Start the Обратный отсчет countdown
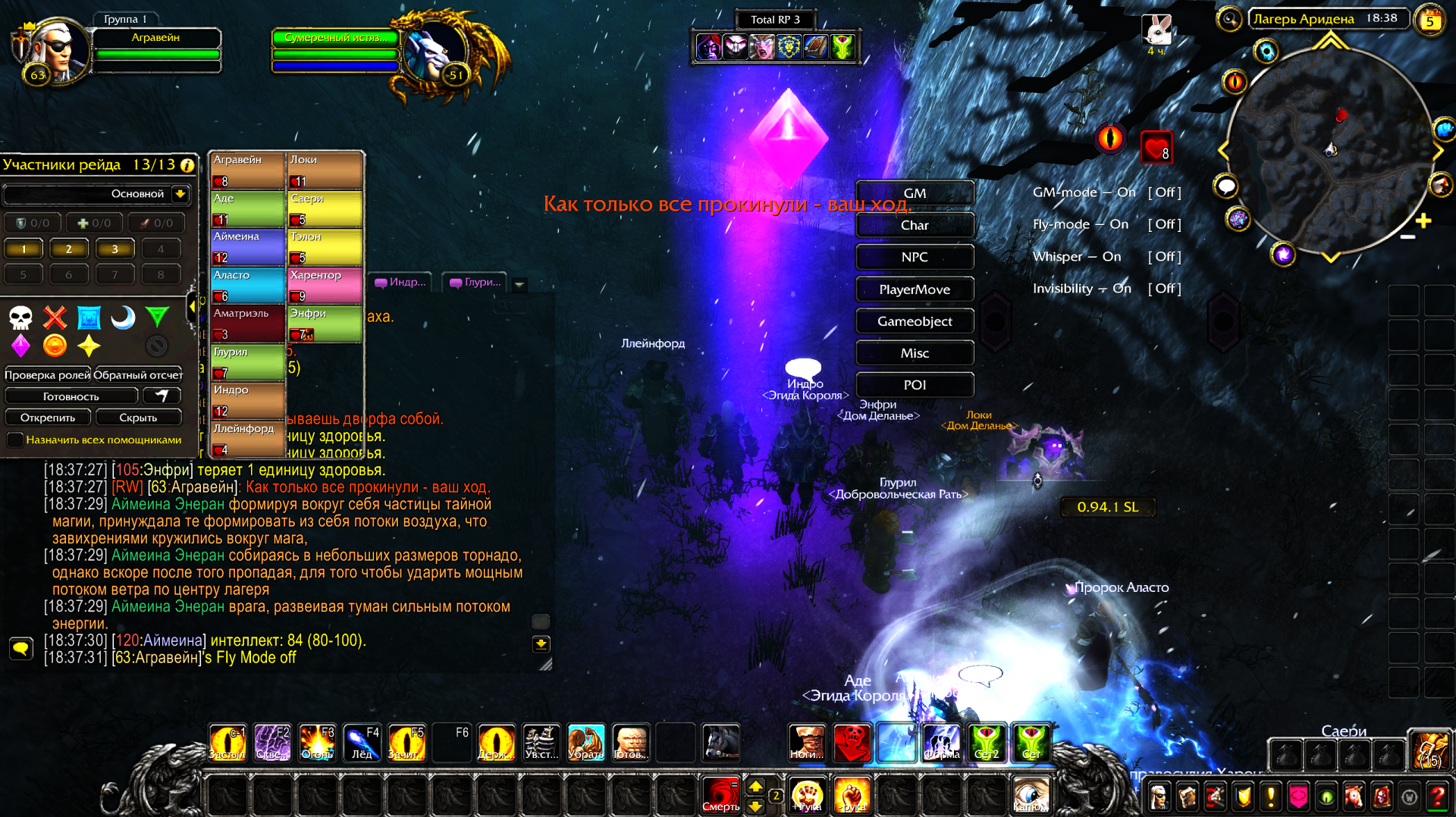This screenshot has height=817, width=1456. (x=138, y=375)
